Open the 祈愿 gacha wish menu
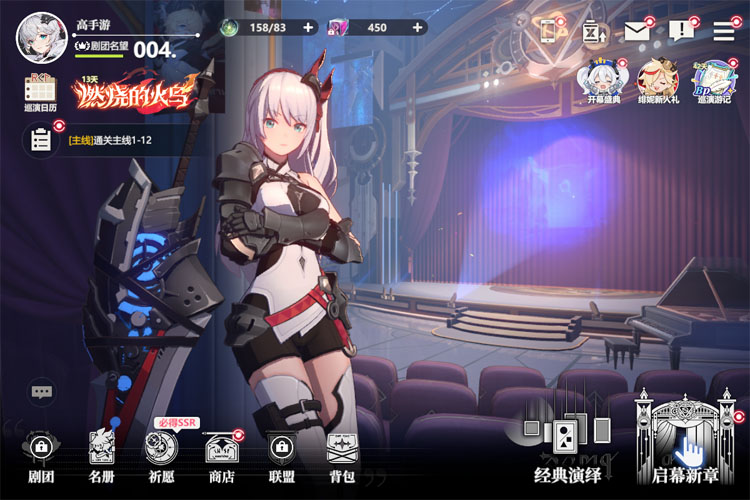 click(x=161, y=455)
